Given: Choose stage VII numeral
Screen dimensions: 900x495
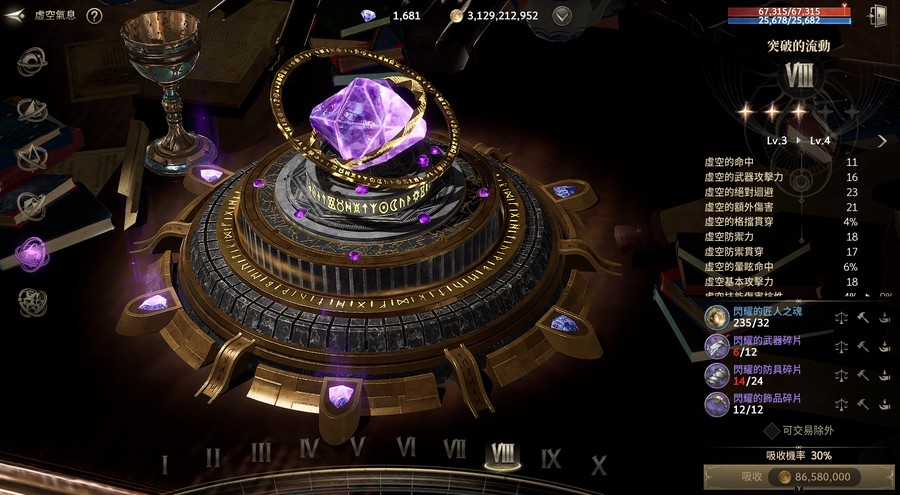Looking at the screenshot, I should point(455,449).
